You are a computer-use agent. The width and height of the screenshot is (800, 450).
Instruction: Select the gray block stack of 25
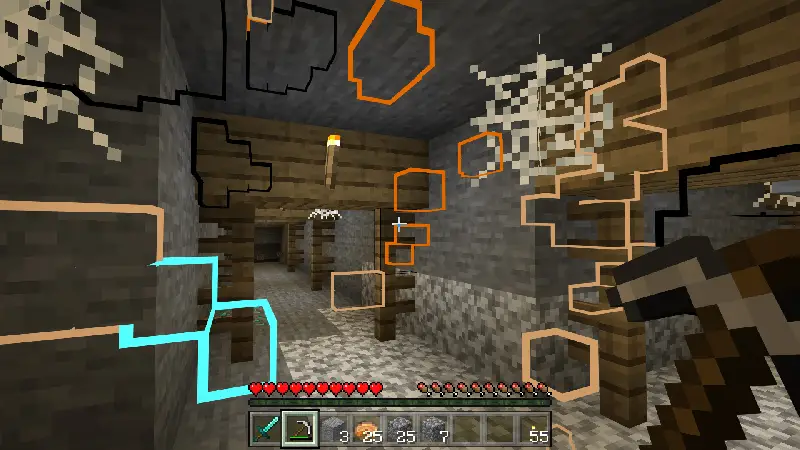pyautogui.click(x=402, y=430)
